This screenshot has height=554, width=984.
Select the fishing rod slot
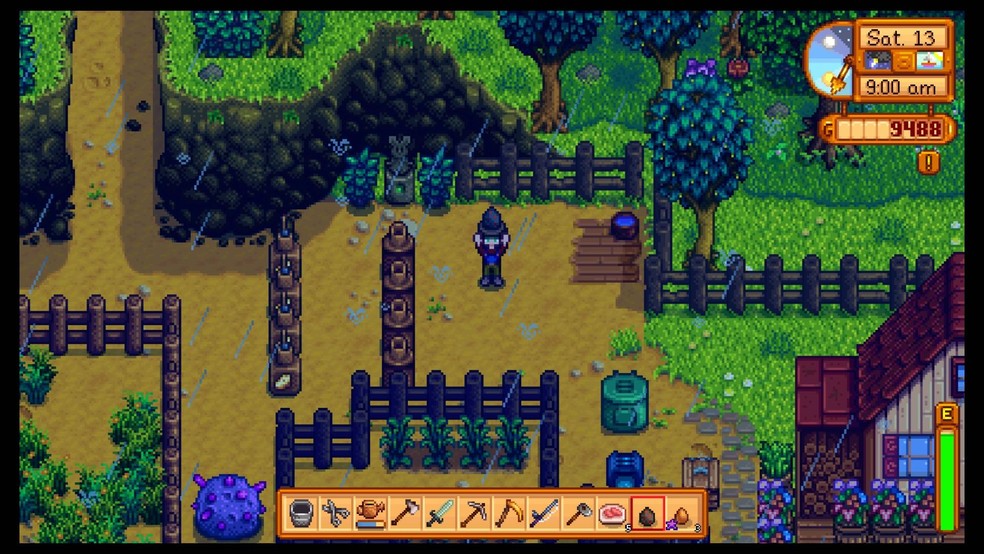[544, 513]
